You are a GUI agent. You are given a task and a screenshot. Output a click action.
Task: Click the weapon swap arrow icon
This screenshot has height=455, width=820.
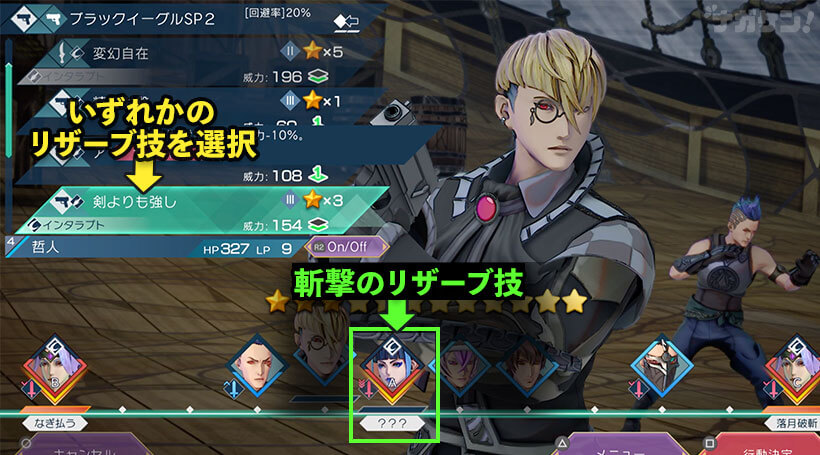[347, 20]
